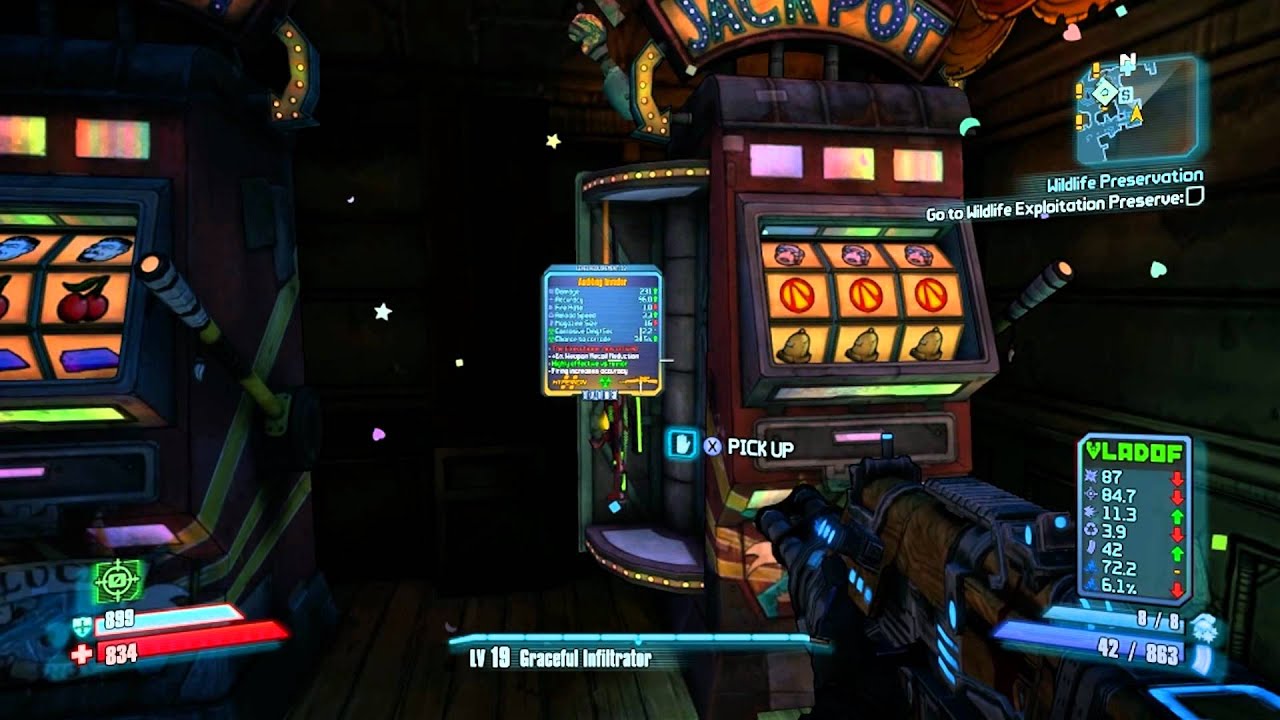Open the loot item stat card
Viewport: 1280px width, 720px height.
coord(602,331)
